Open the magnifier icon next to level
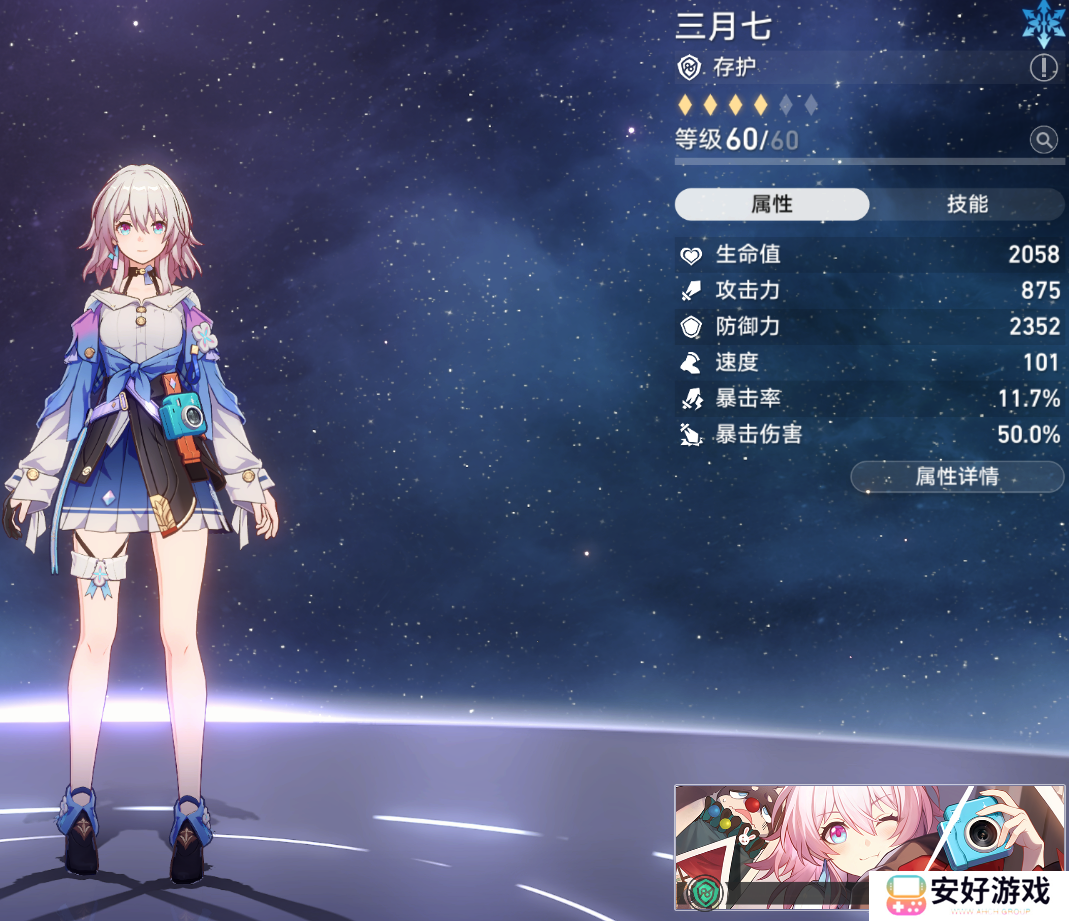Image resolution: width=1069 pixels, height=921 pixels. point(1043,140)
